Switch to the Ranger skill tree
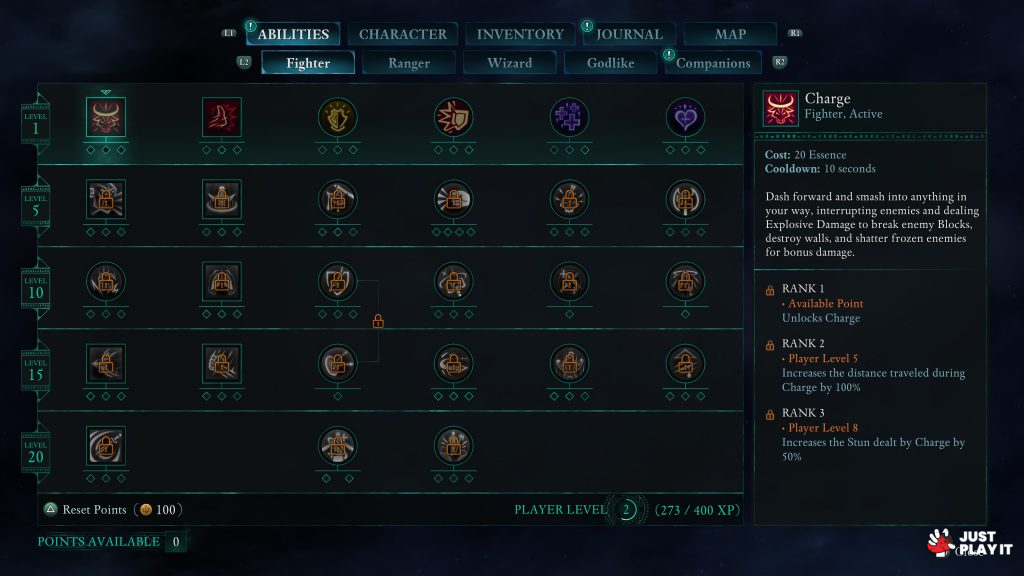Viewport: 1024px width, 576px height. tap(409, 63)
